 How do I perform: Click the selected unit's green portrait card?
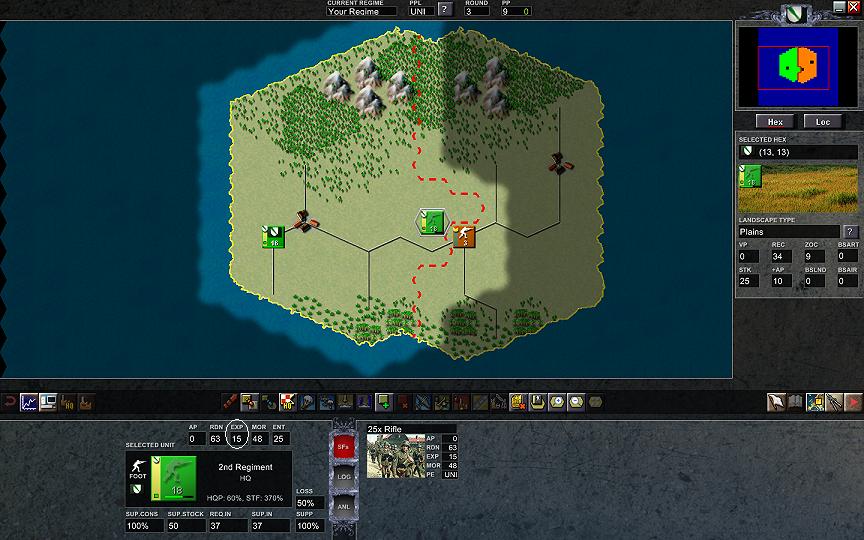tap(169, 476)
